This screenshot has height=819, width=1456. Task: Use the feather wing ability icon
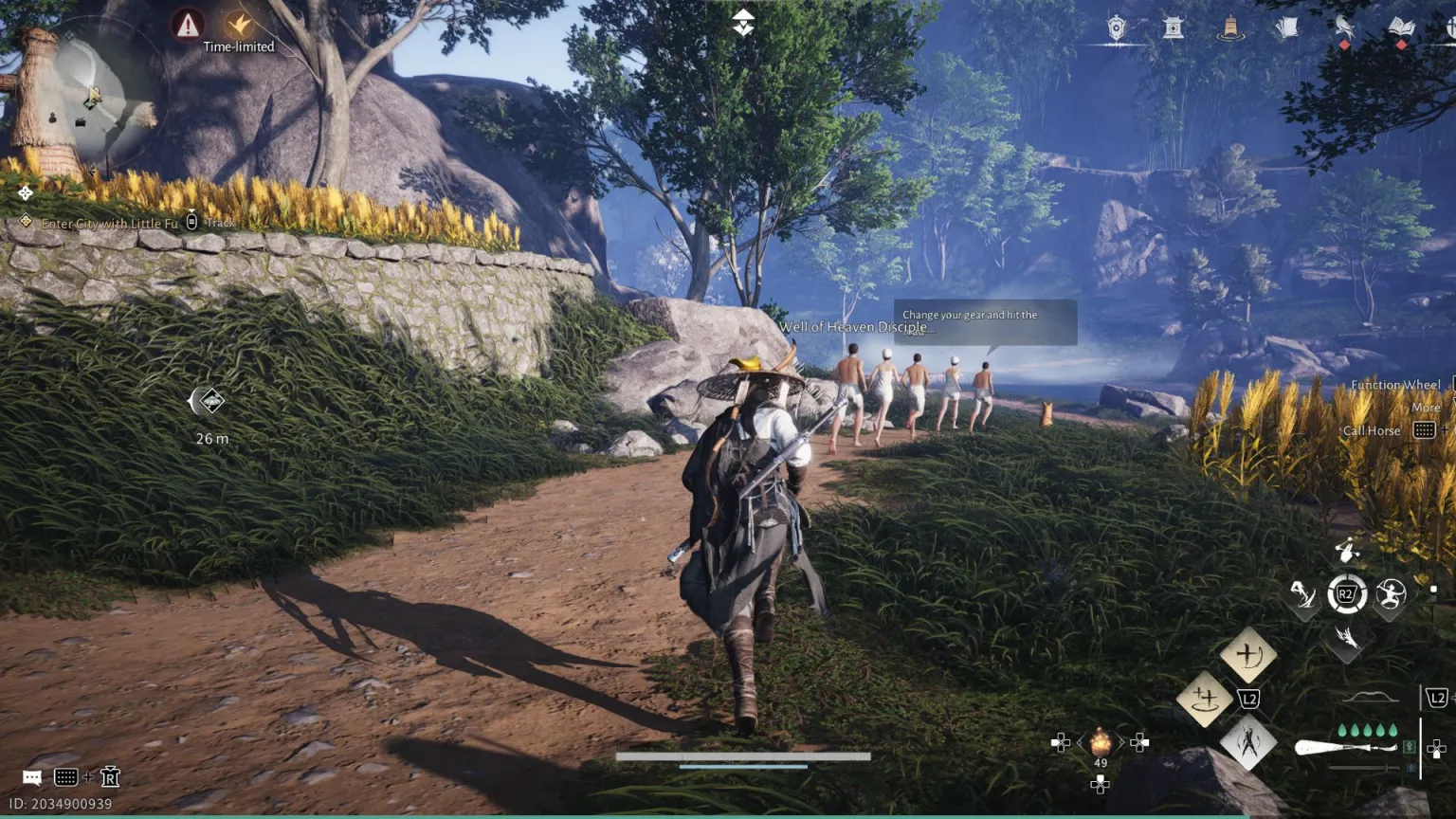[x=1346, y=638]
